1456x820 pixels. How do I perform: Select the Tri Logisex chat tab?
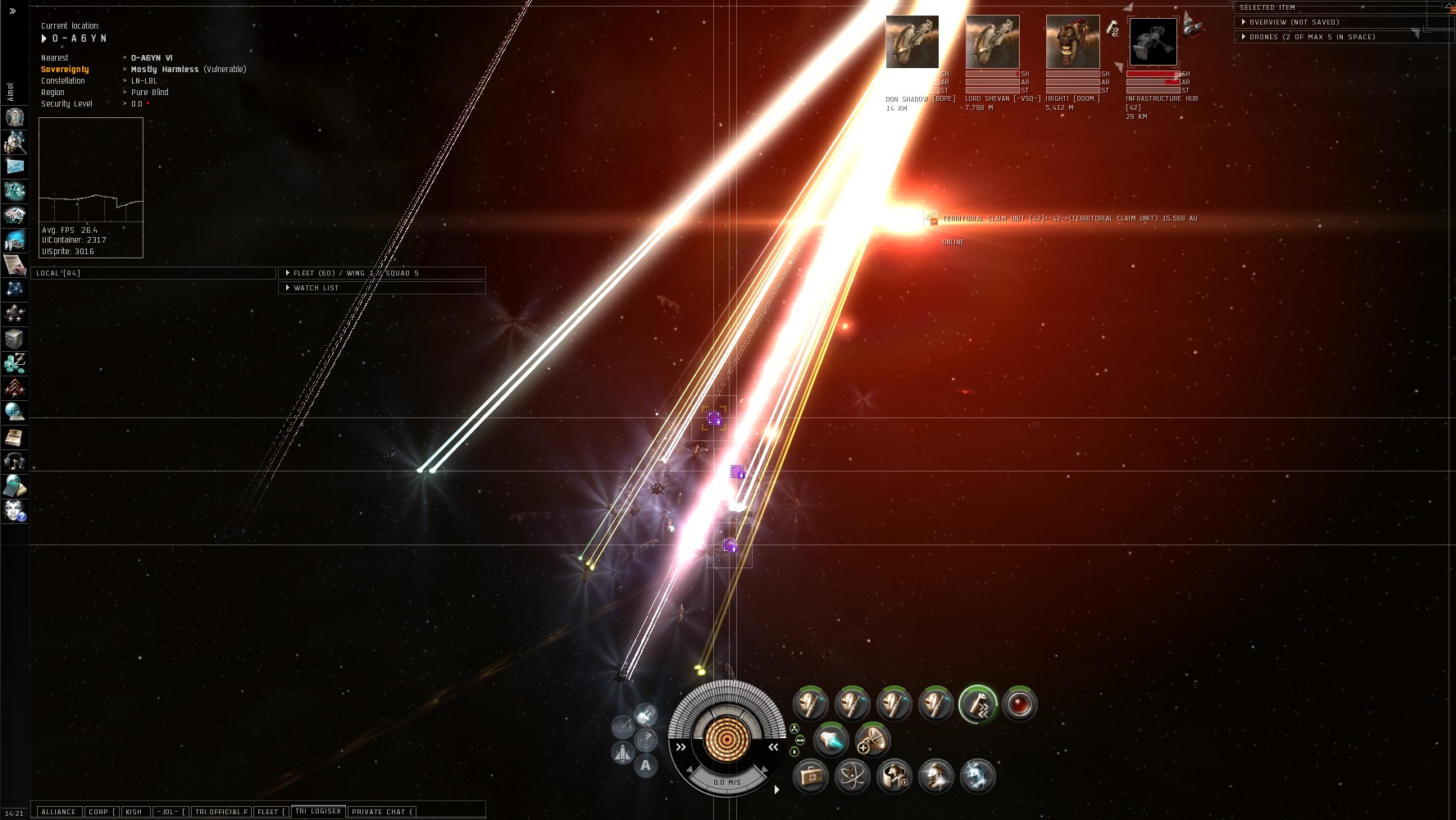click(317, 811)
